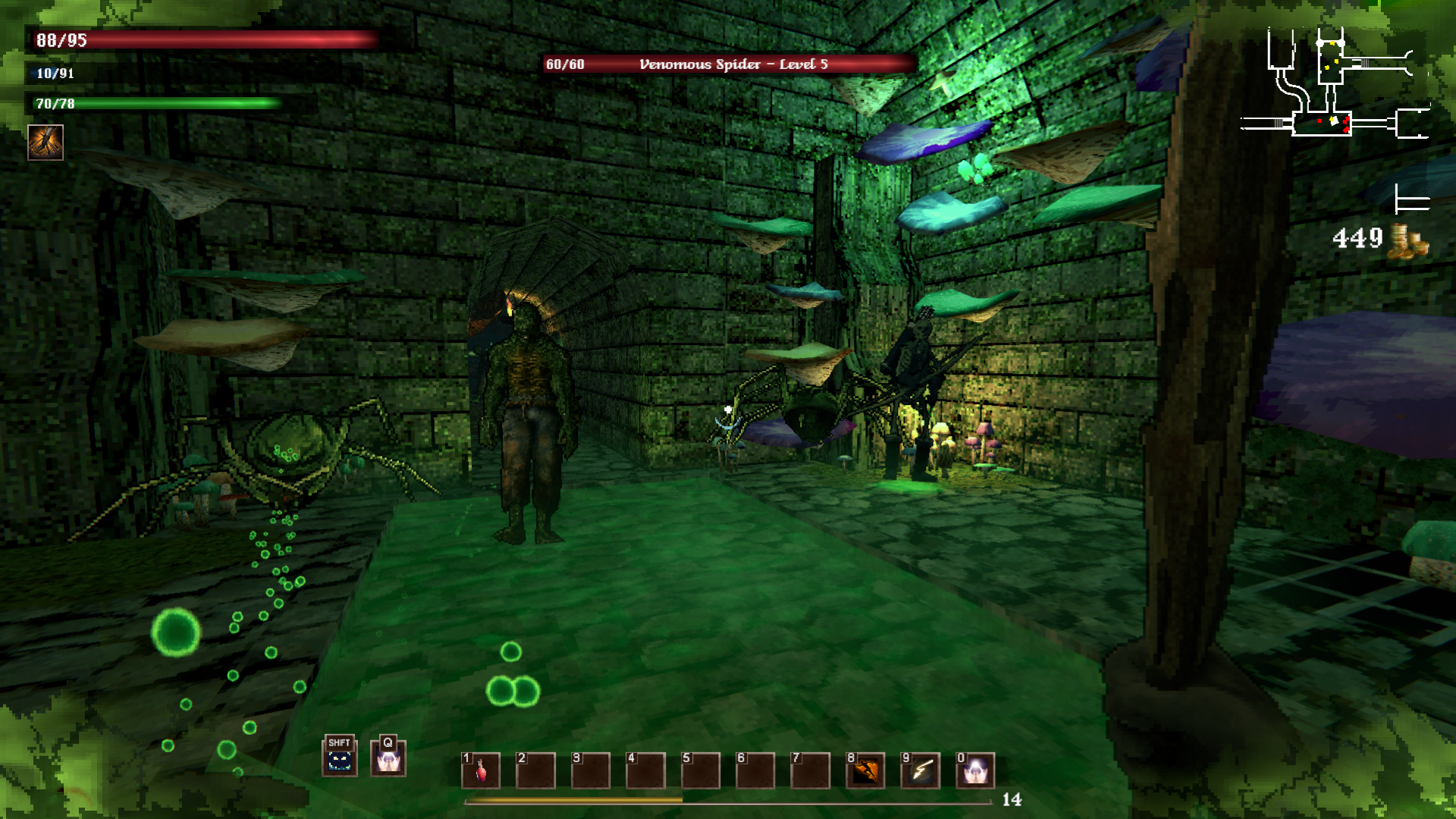Click the SHIFT-bound dark face ability
This screenshot has width=1456, height=819.
(x=339, y=757)
